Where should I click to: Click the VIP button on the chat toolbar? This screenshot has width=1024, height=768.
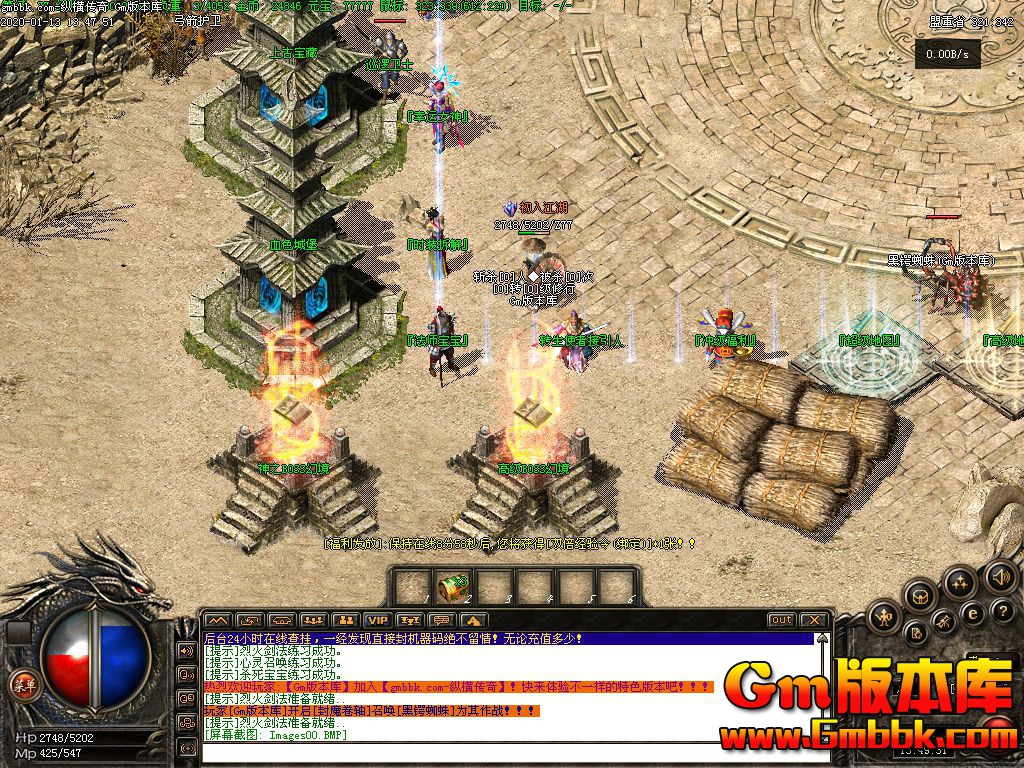coord(377,621)
